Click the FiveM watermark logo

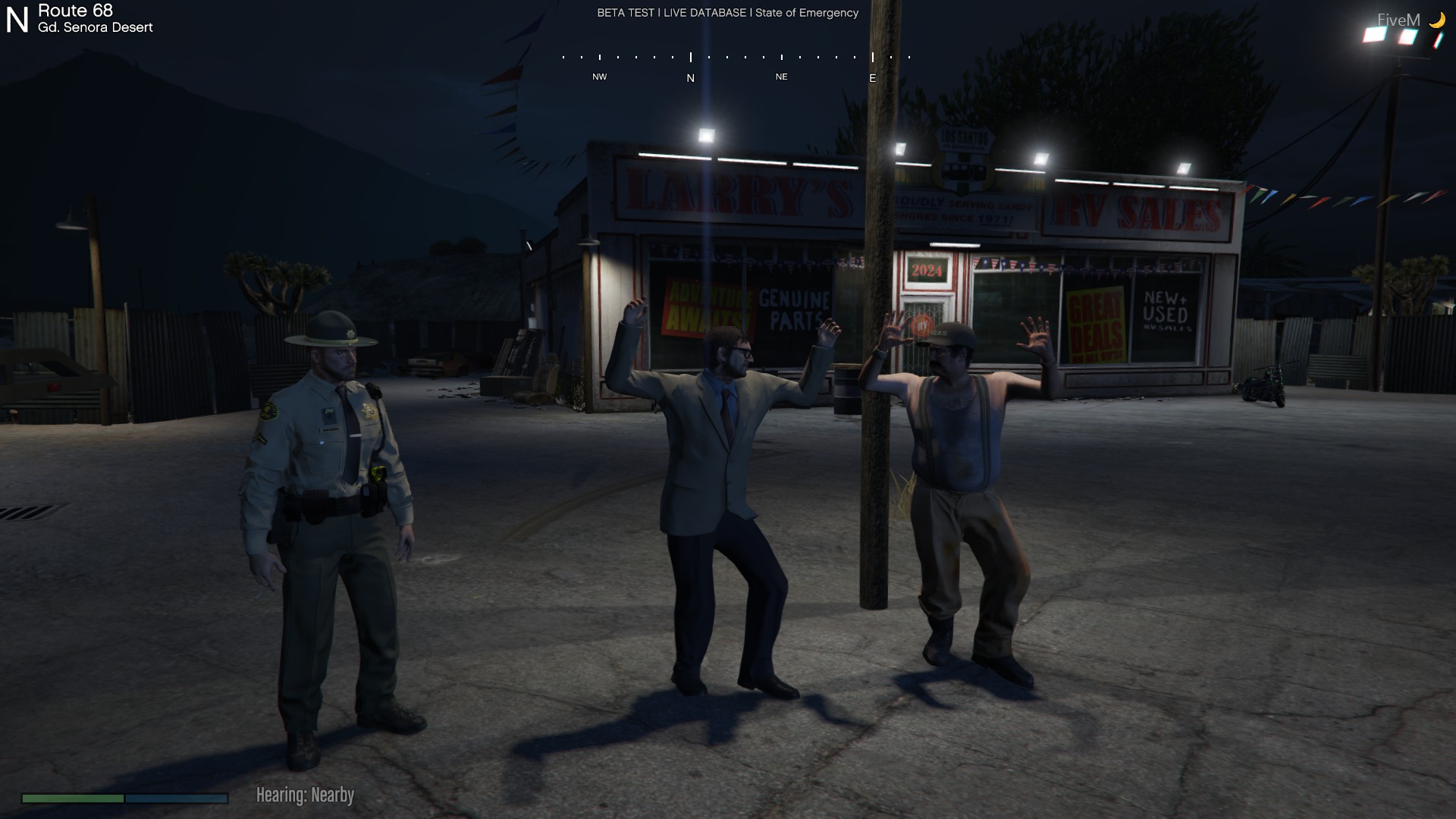(x=1398, y=20)
